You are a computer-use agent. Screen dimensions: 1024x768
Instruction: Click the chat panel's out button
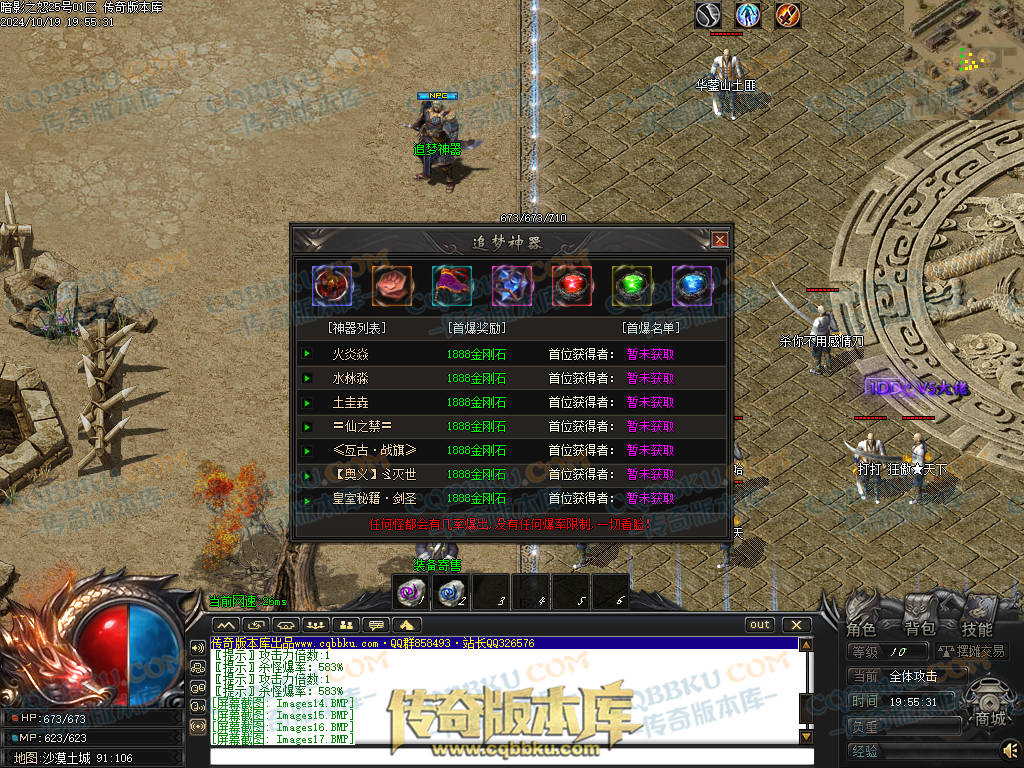tap(760, 625)
